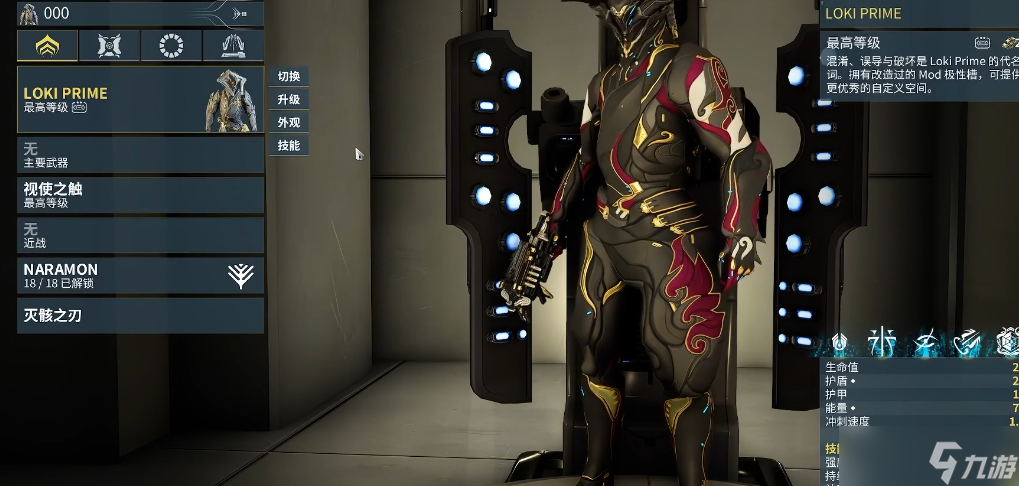Open the tab with the open-winged figure icon
The image size is (1019, 486).
233,45
